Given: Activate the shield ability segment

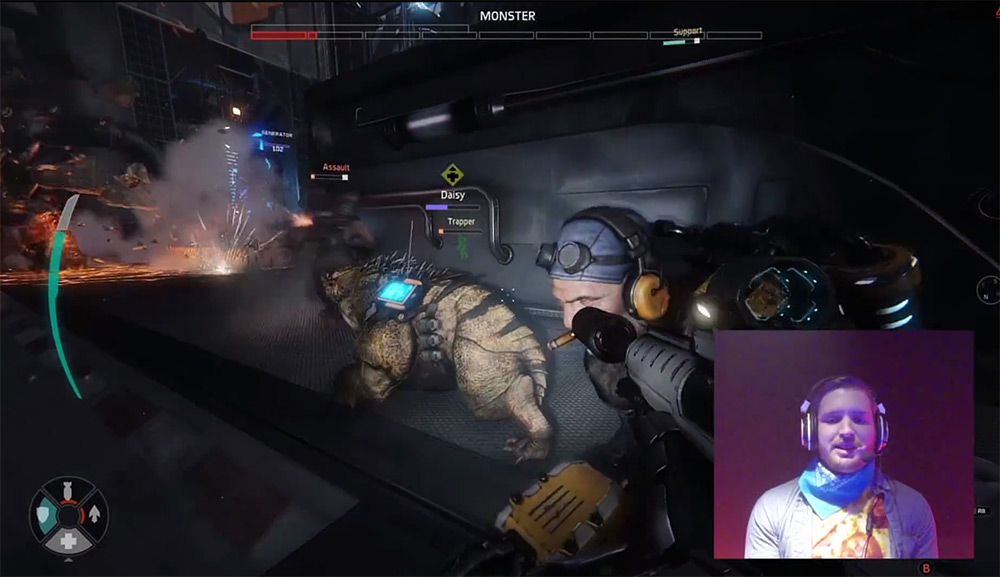Looking at the screenshot, I should tap(45, 514).
